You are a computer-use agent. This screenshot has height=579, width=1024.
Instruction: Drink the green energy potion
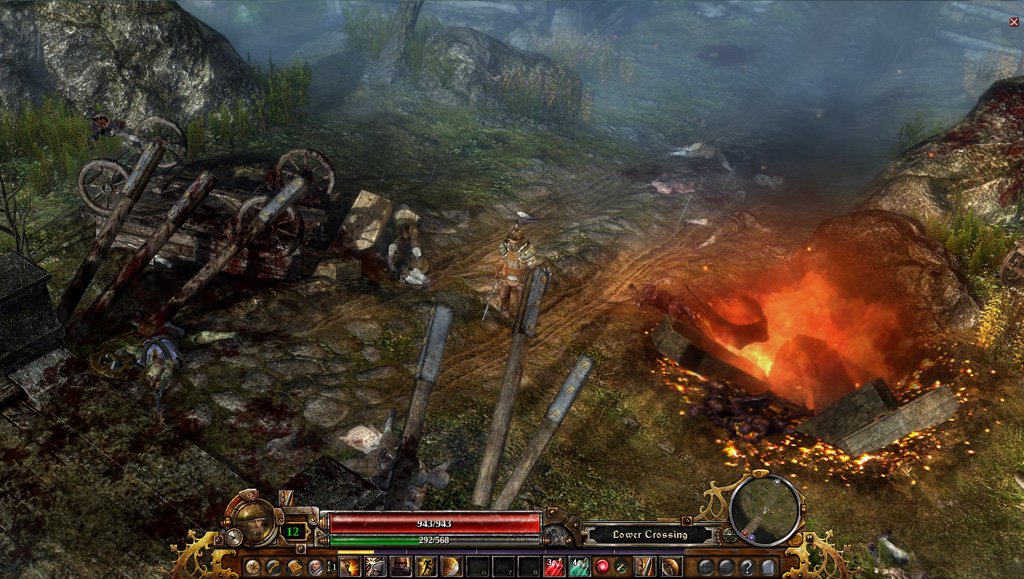pos(580,567)
